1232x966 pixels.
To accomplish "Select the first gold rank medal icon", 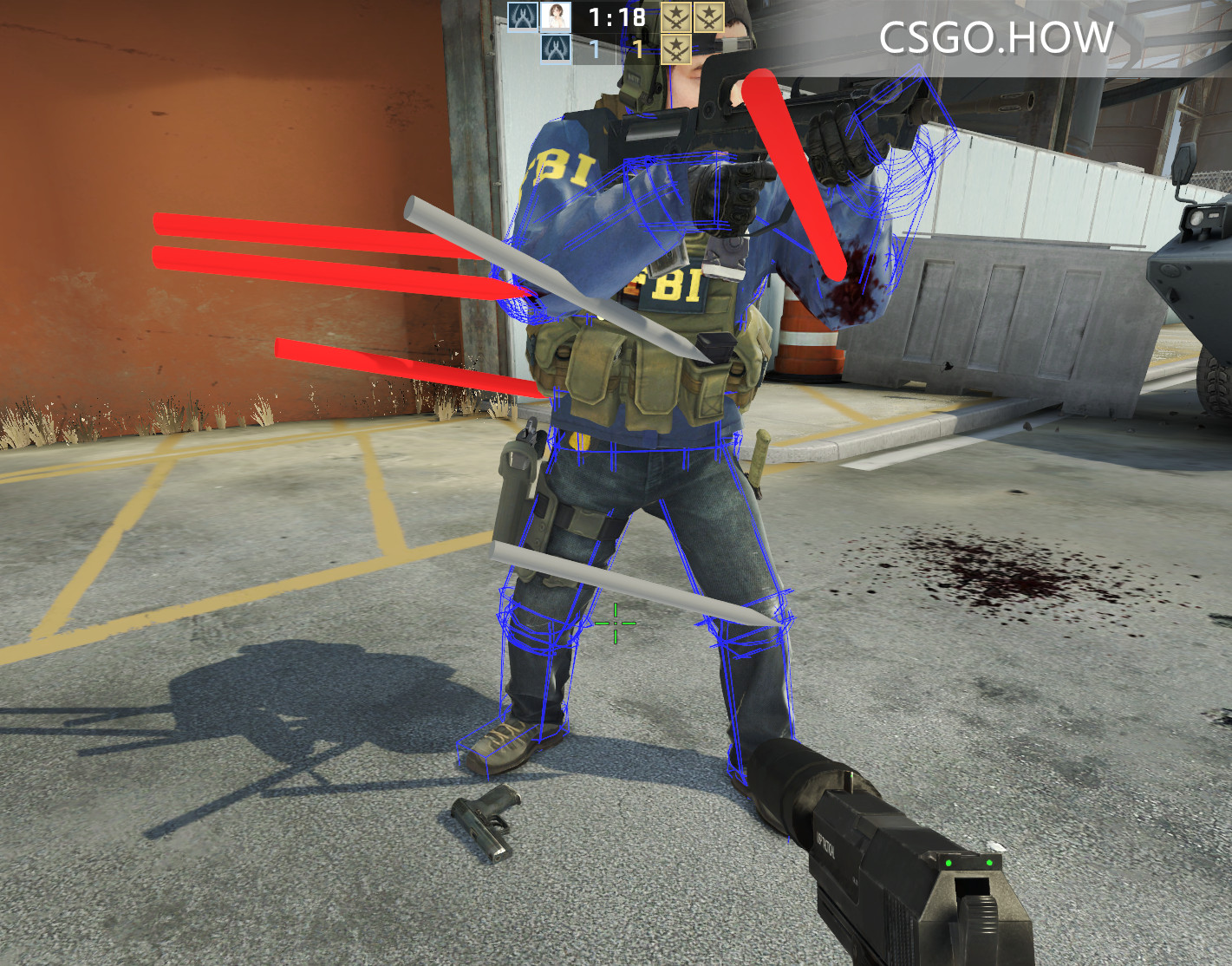I will (675, 17).
